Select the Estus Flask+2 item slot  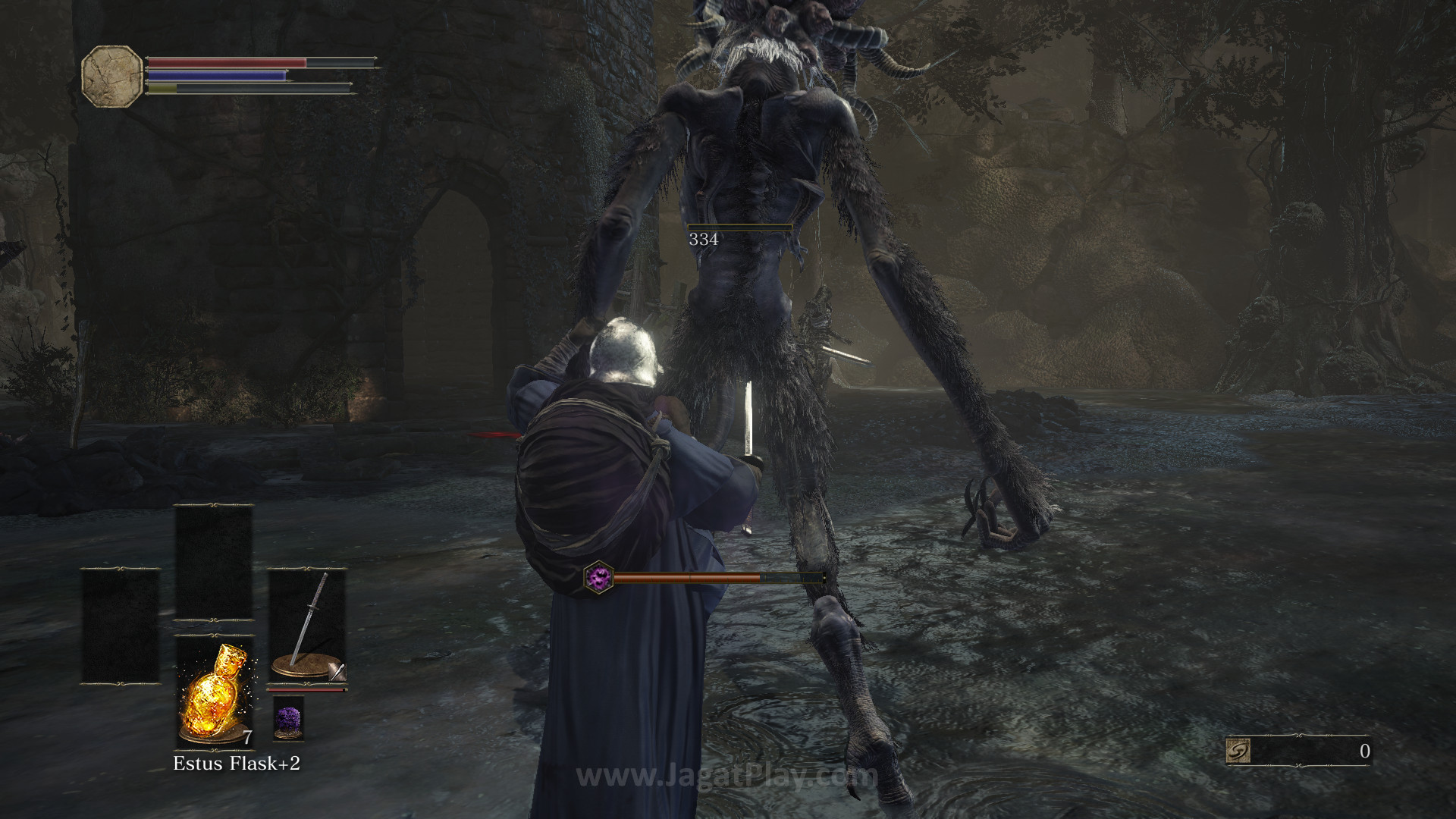(x=214, y=692)
